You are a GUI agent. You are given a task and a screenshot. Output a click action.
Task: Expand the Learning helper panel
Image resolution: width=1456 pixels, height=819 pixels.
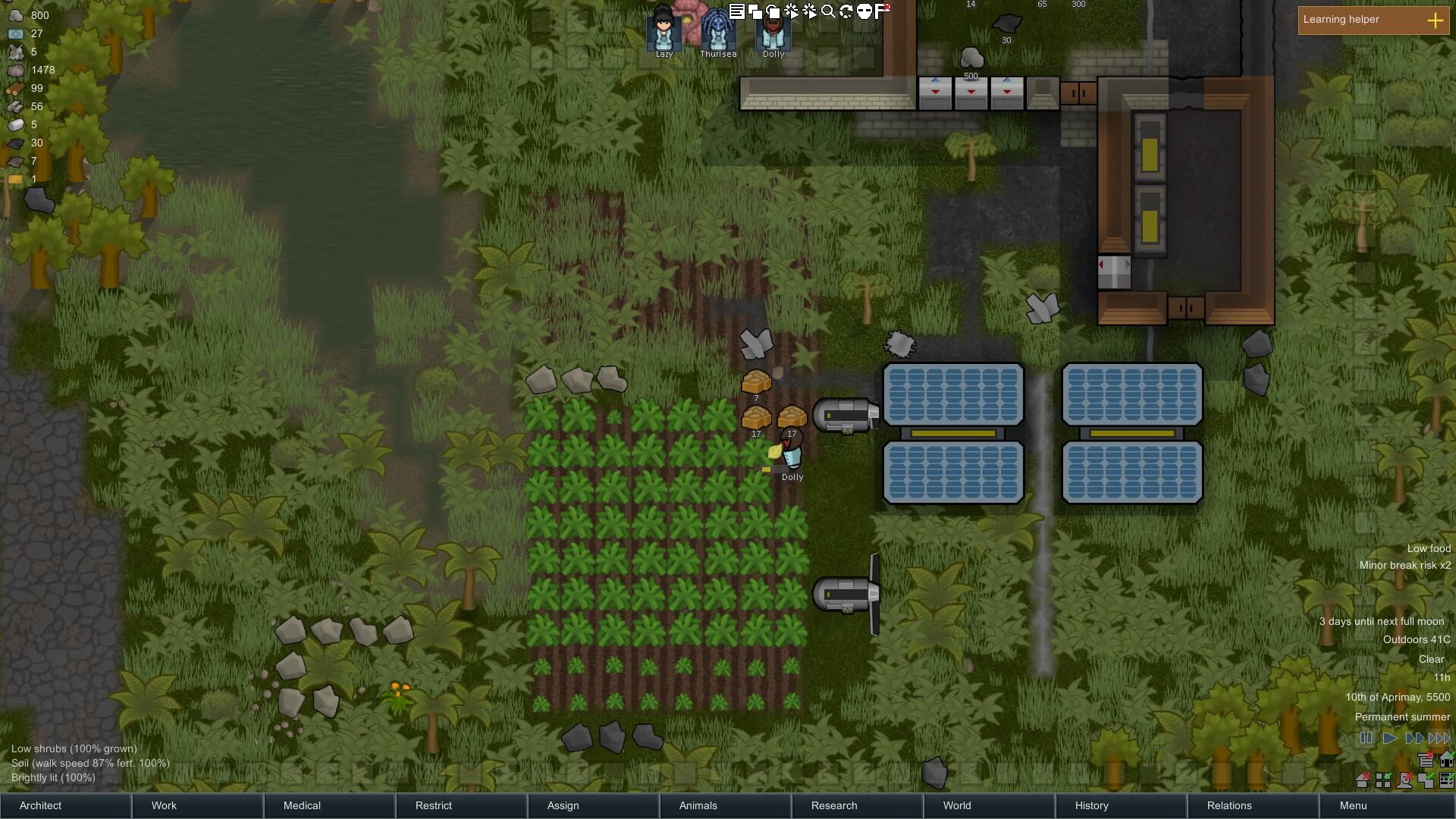(1435, 20)
